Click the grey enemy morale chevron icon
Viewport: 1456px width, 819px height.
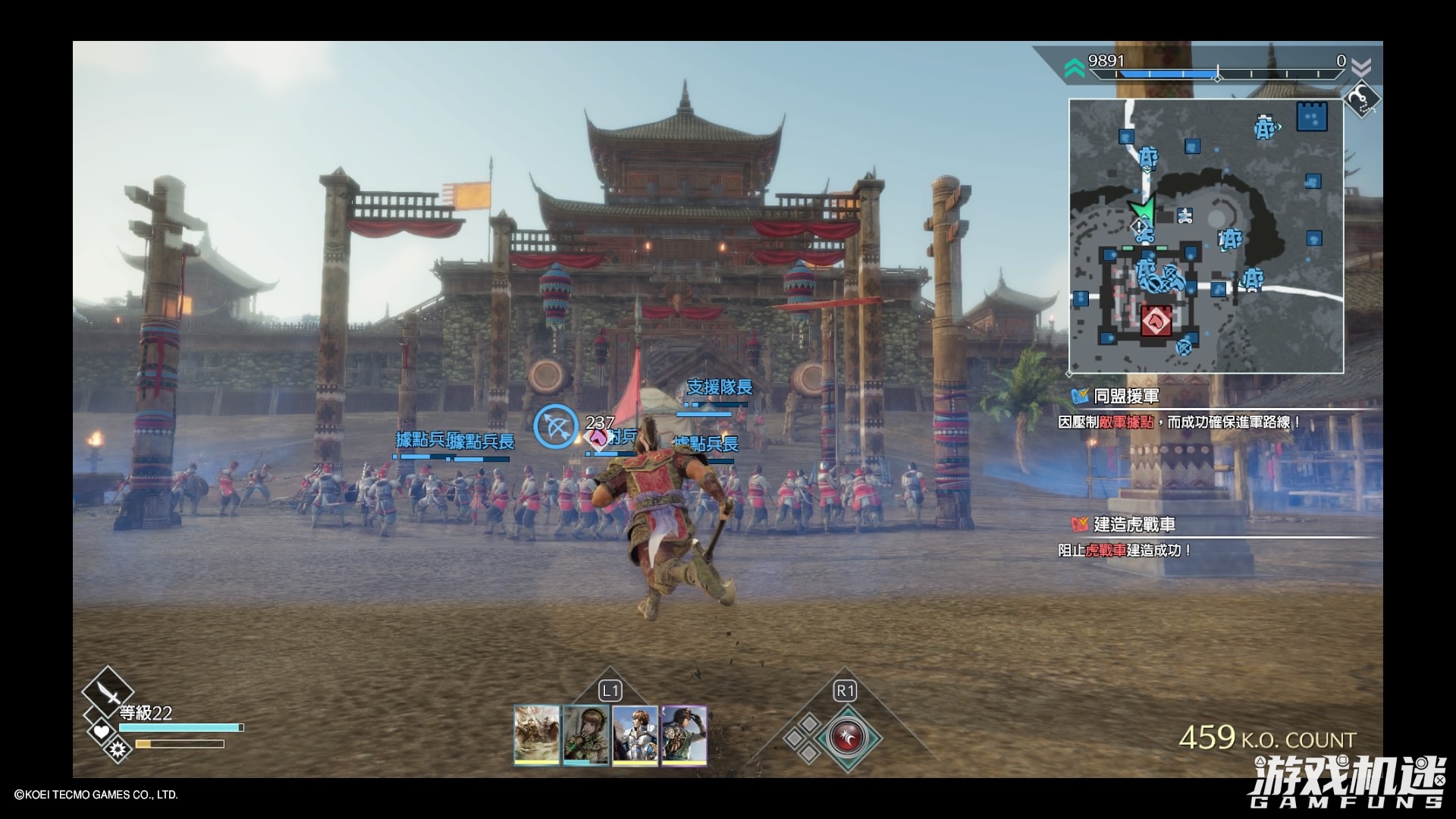coord(1361,68)
